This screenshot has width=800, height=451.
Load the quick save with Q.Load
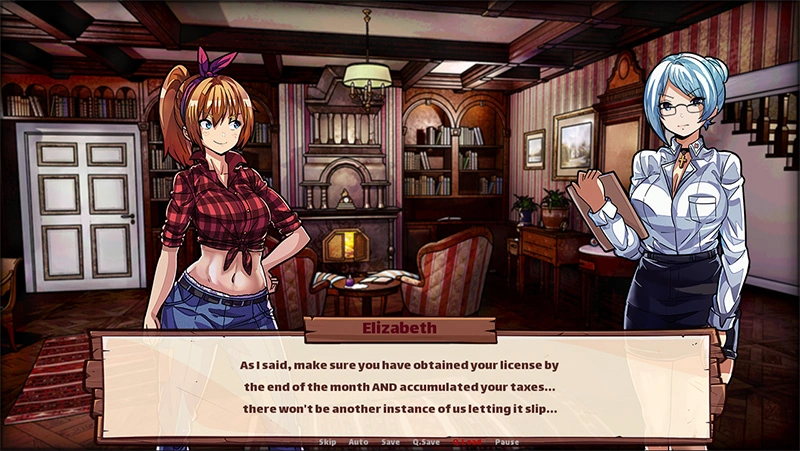467,442
